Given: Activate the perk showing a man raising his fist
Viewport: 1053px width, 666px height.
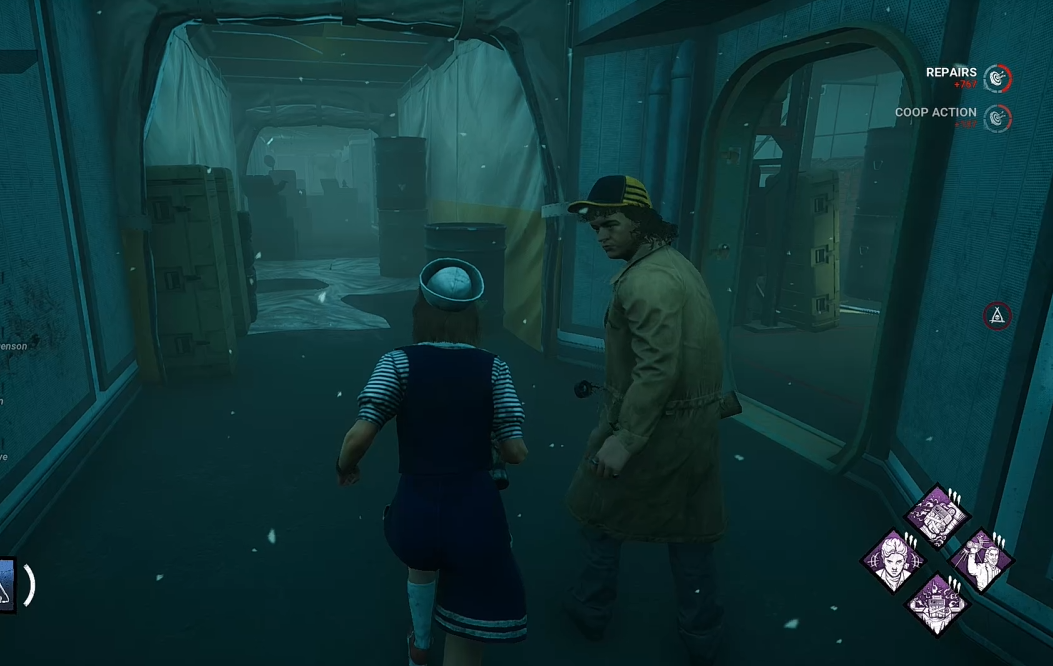Looking at the screenshot, I should pos(982,560).
